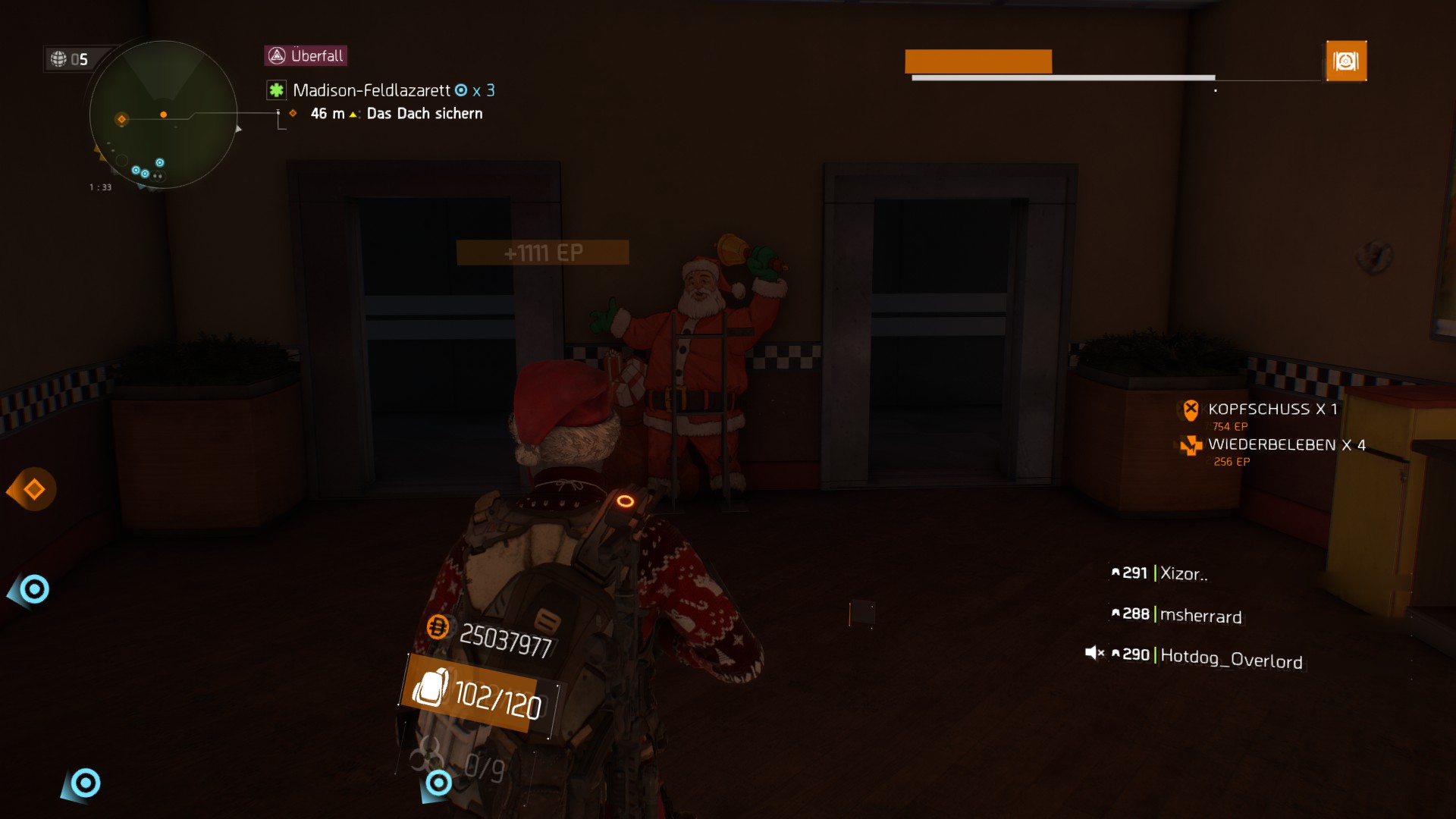Click the orange experience progress bar
Screen dimensions: 1456x819
pos(978,61)
